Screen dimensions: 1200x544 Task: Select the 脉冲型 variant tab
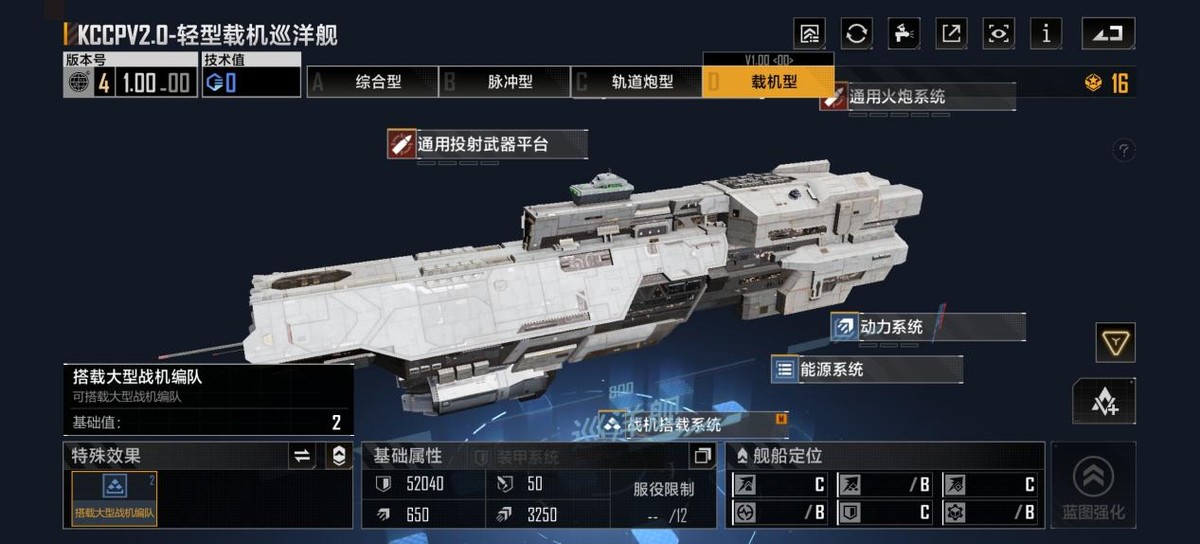pos(503,82)
